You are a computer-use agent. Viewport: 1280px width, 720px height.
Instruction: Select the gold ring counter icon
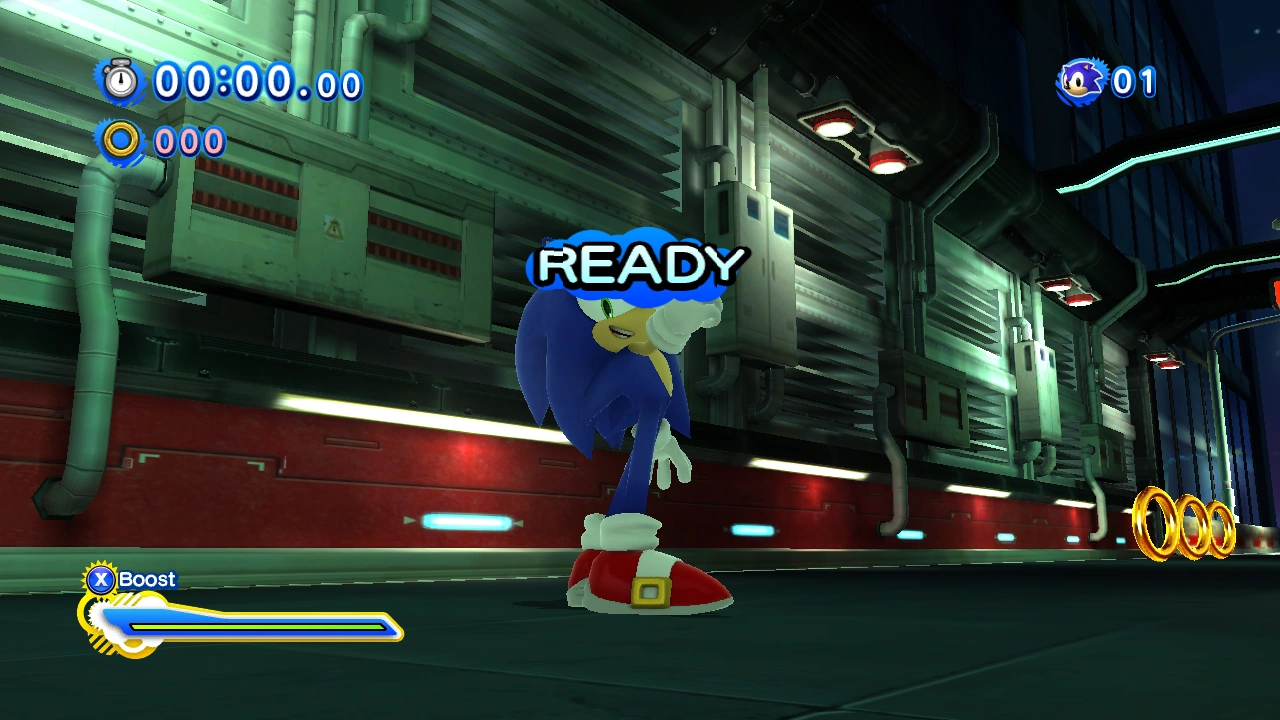click(x=122, y=141)
